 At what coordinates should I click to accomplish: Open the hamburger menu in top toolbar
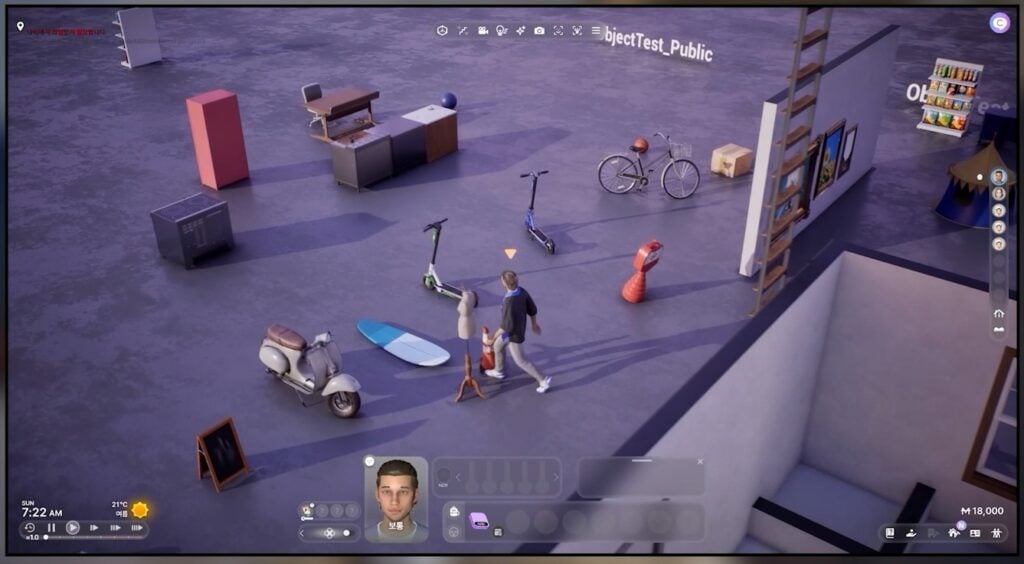point(597,31)
